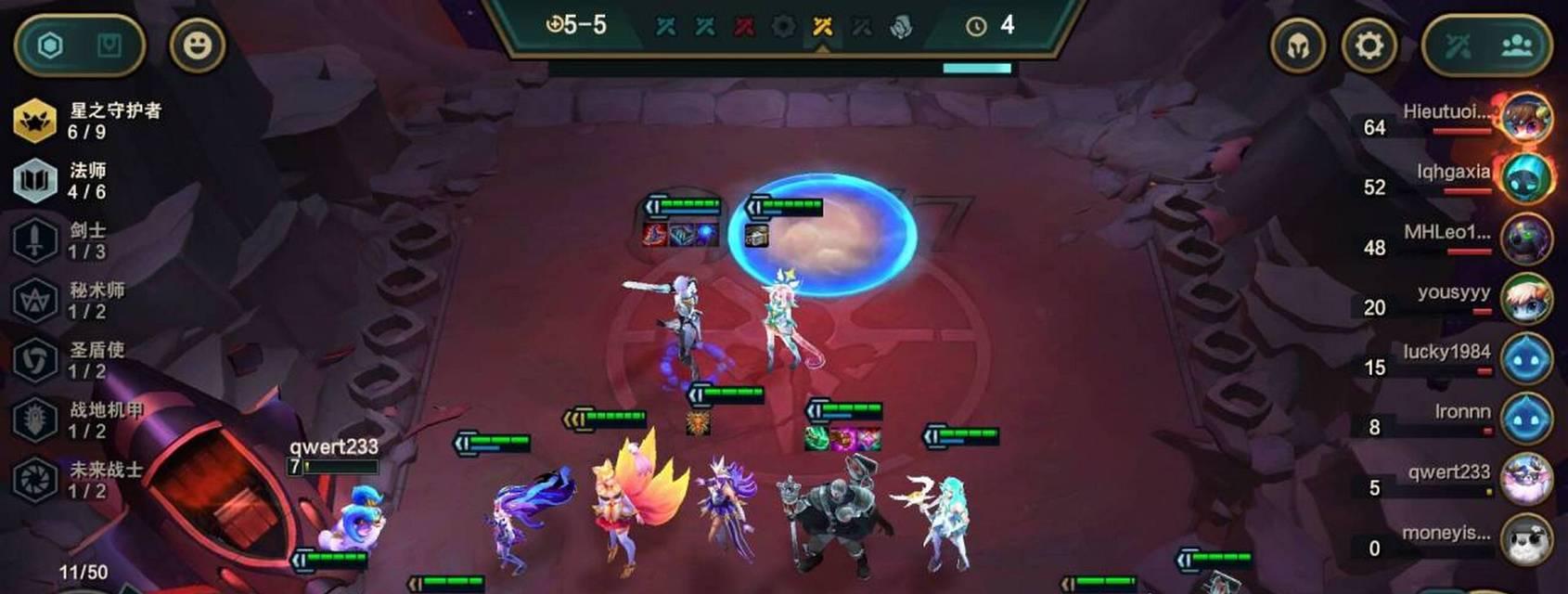Switch to the players list tab
Image resolution: width=1568 pixels, height=594 pixels.
point(1516,45)
